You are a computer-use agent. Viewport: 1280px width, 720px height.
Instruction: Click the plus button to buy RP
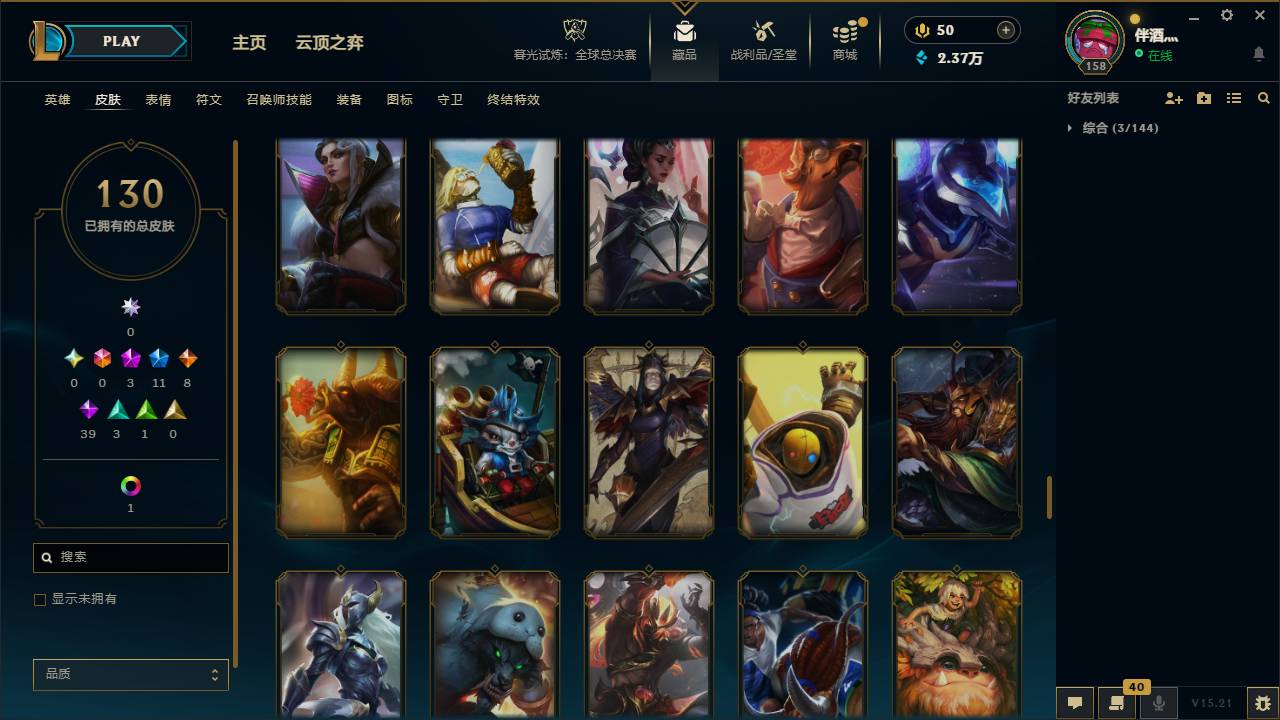click(x=1003, y=29)
